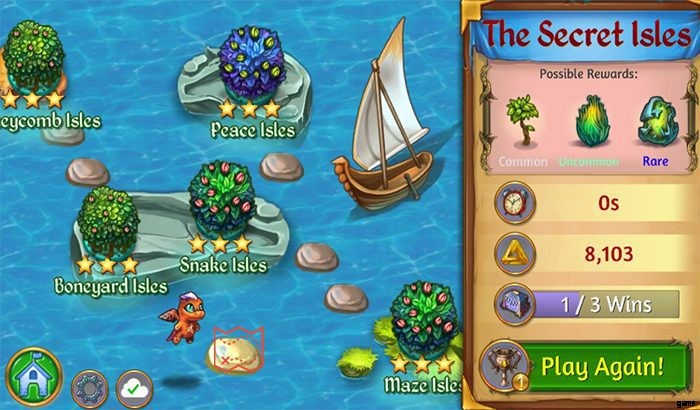Inspect the Uncommon reward egg

click(x=587, y=124)
